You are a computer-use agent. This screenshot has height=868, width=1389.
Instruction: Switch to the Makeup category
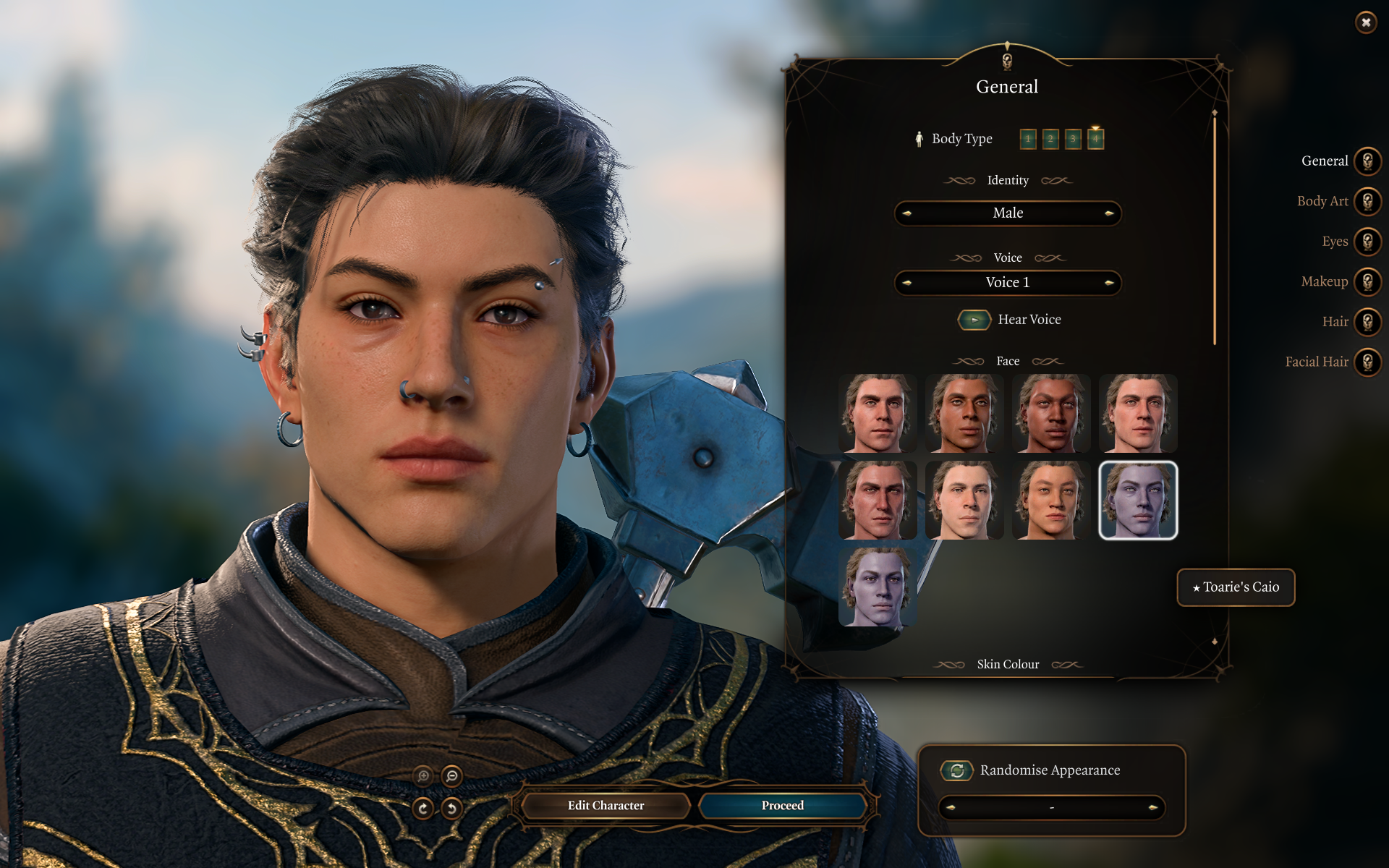coord(1367,281)
